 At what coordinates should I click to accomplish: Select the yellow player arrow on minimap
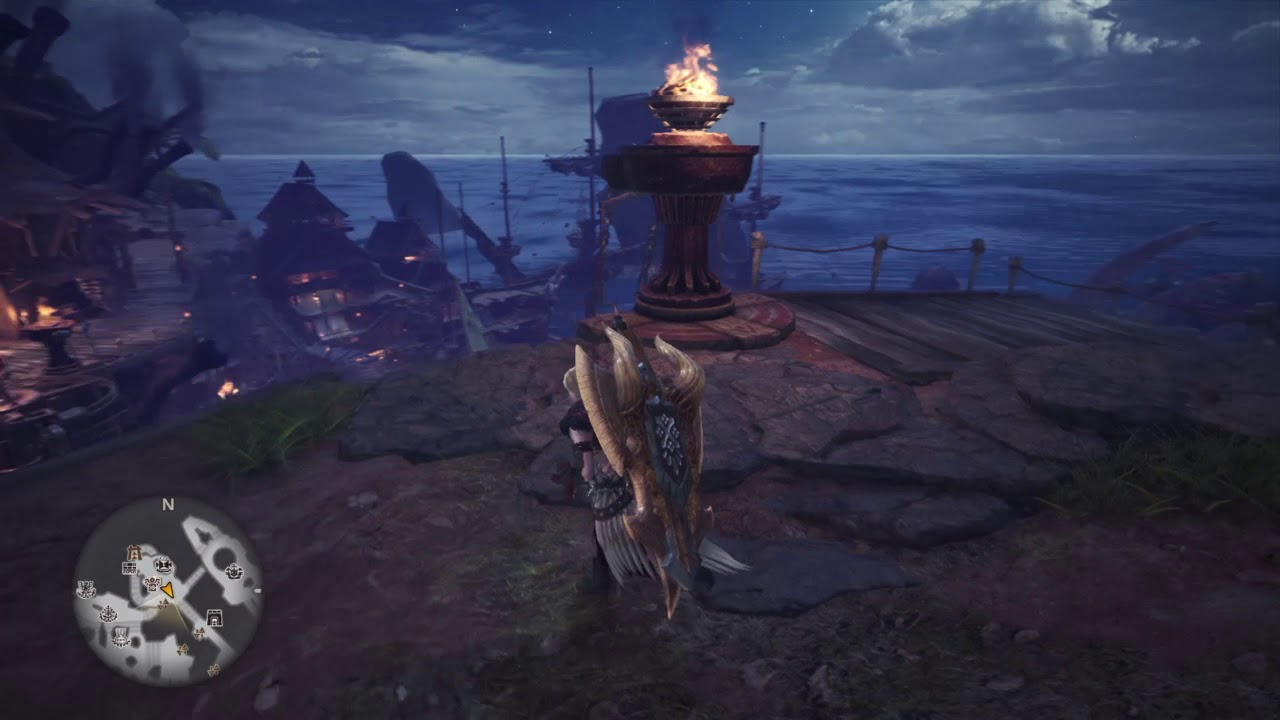(x=168, y=590)
